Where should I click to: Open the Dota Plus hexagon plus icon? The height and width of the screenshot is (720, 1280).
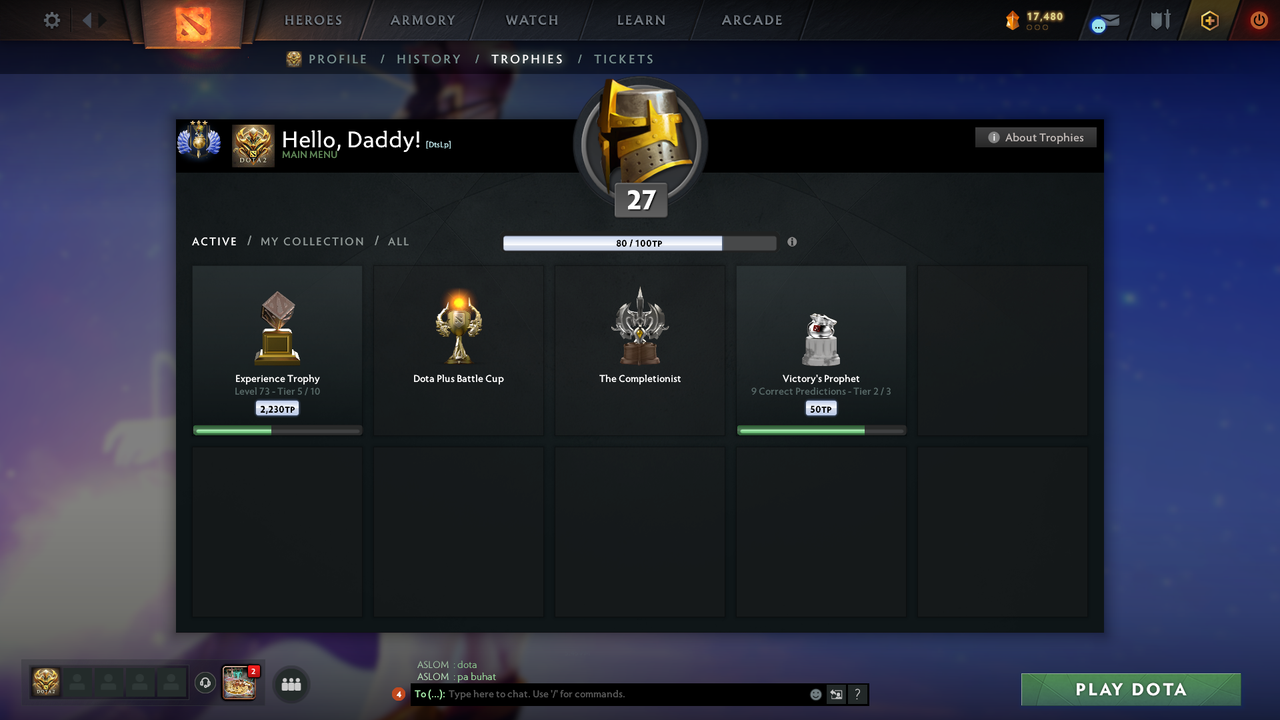point(1209,20)
